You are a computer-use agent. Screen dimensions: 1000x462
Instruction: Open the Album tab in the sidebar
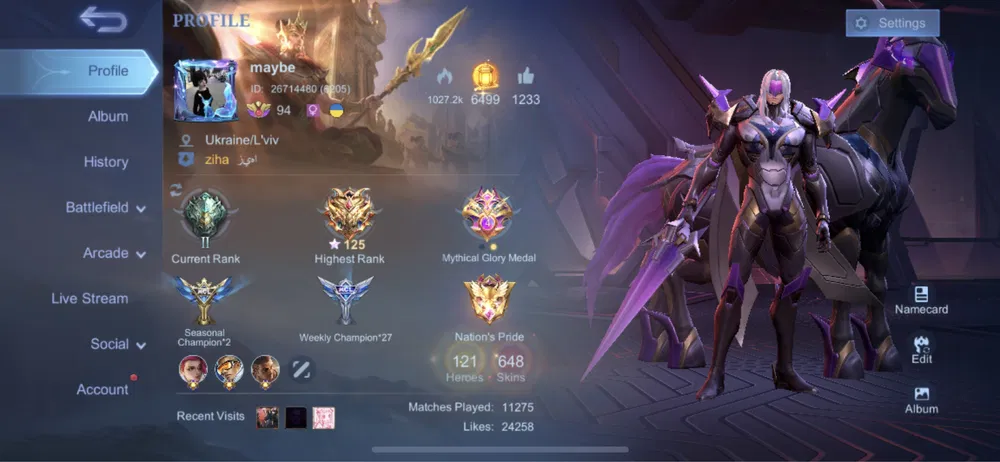[x=108, y=116]
